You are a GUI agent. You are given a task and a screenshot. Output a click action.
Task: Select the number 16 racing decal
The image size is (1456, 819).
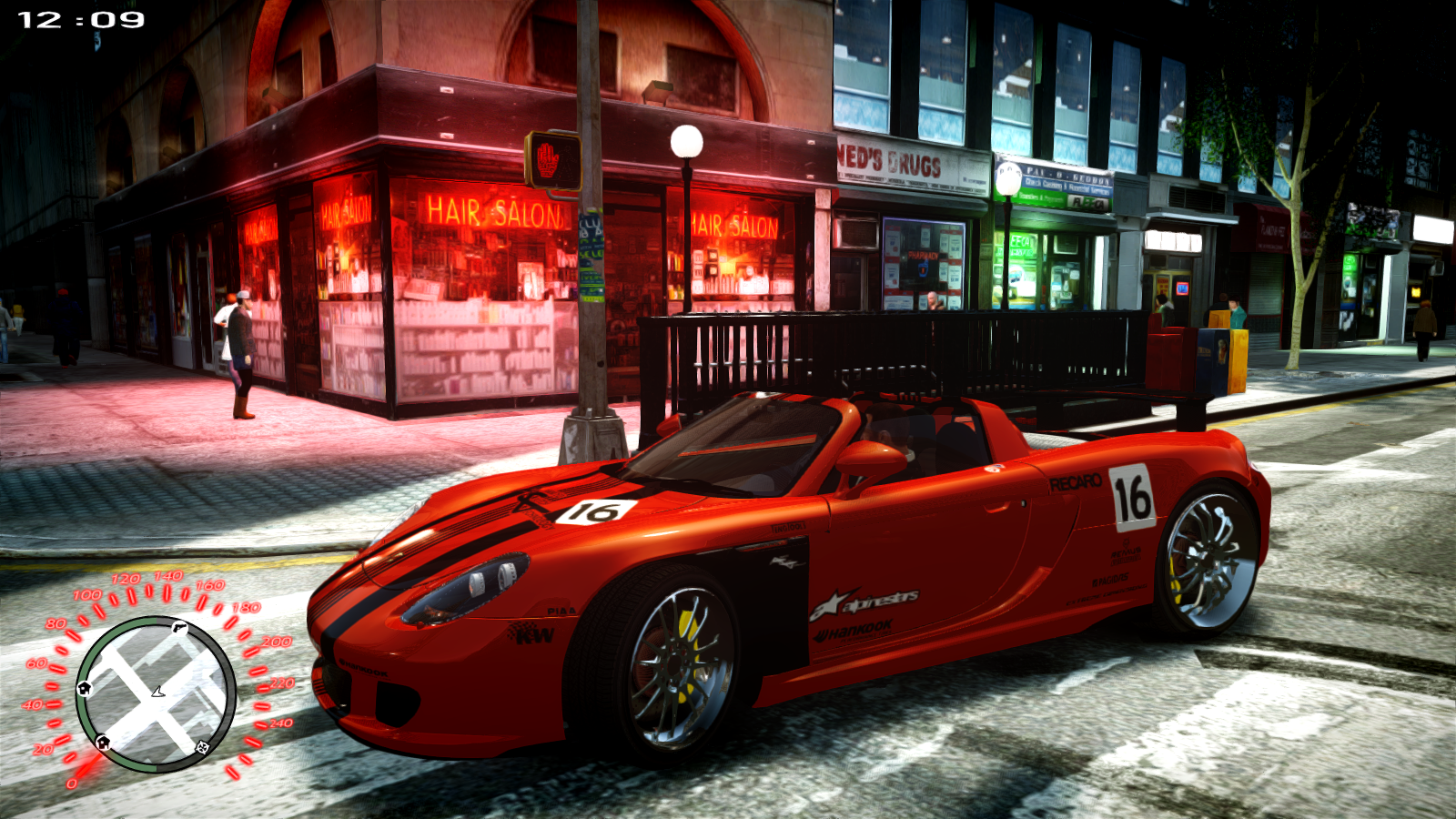[x=1132, y=496]
